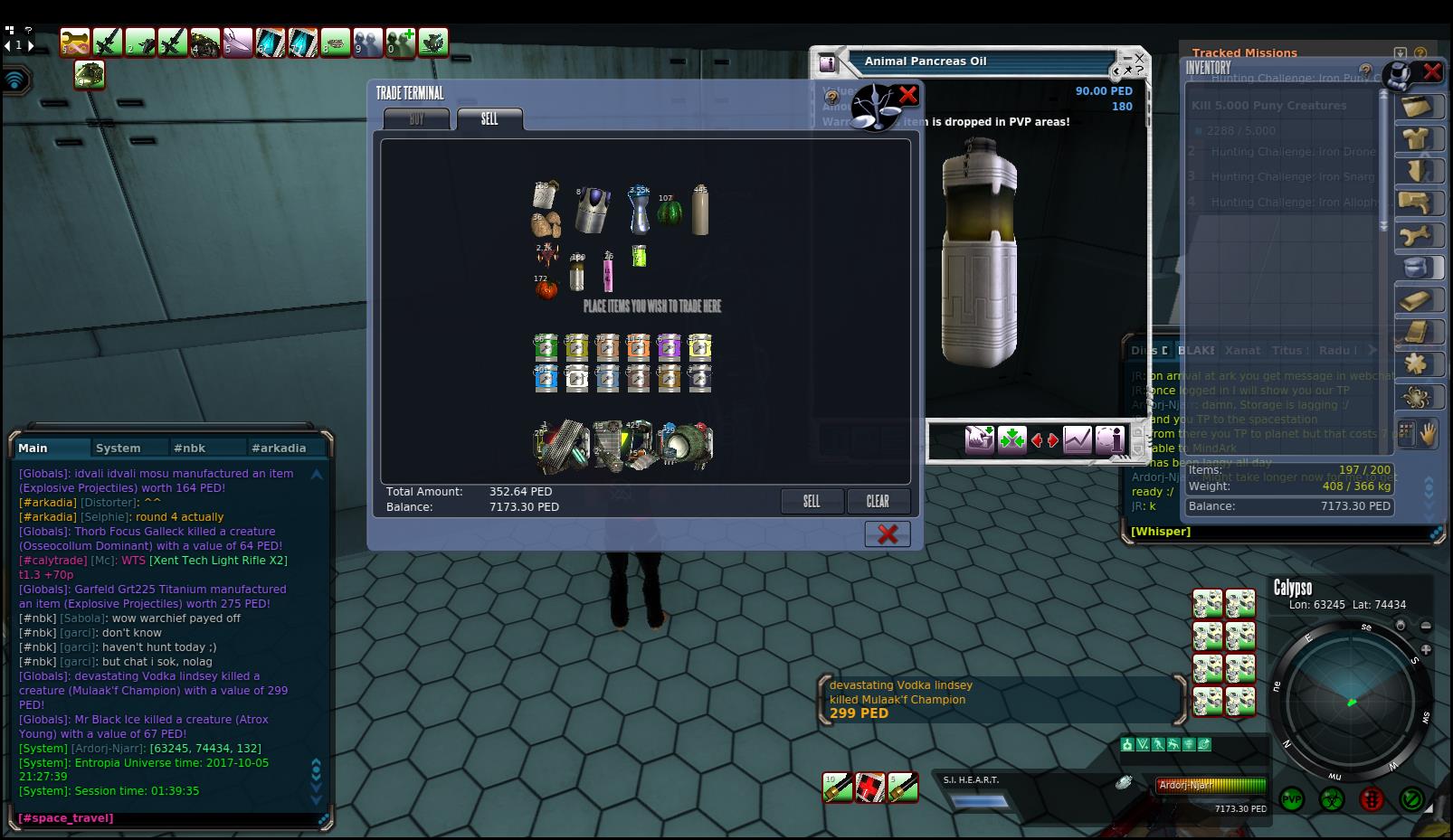Switch chat to the #arkadia tab
Viewport: 1453px width, 840px height.
(x=279, y=448)
